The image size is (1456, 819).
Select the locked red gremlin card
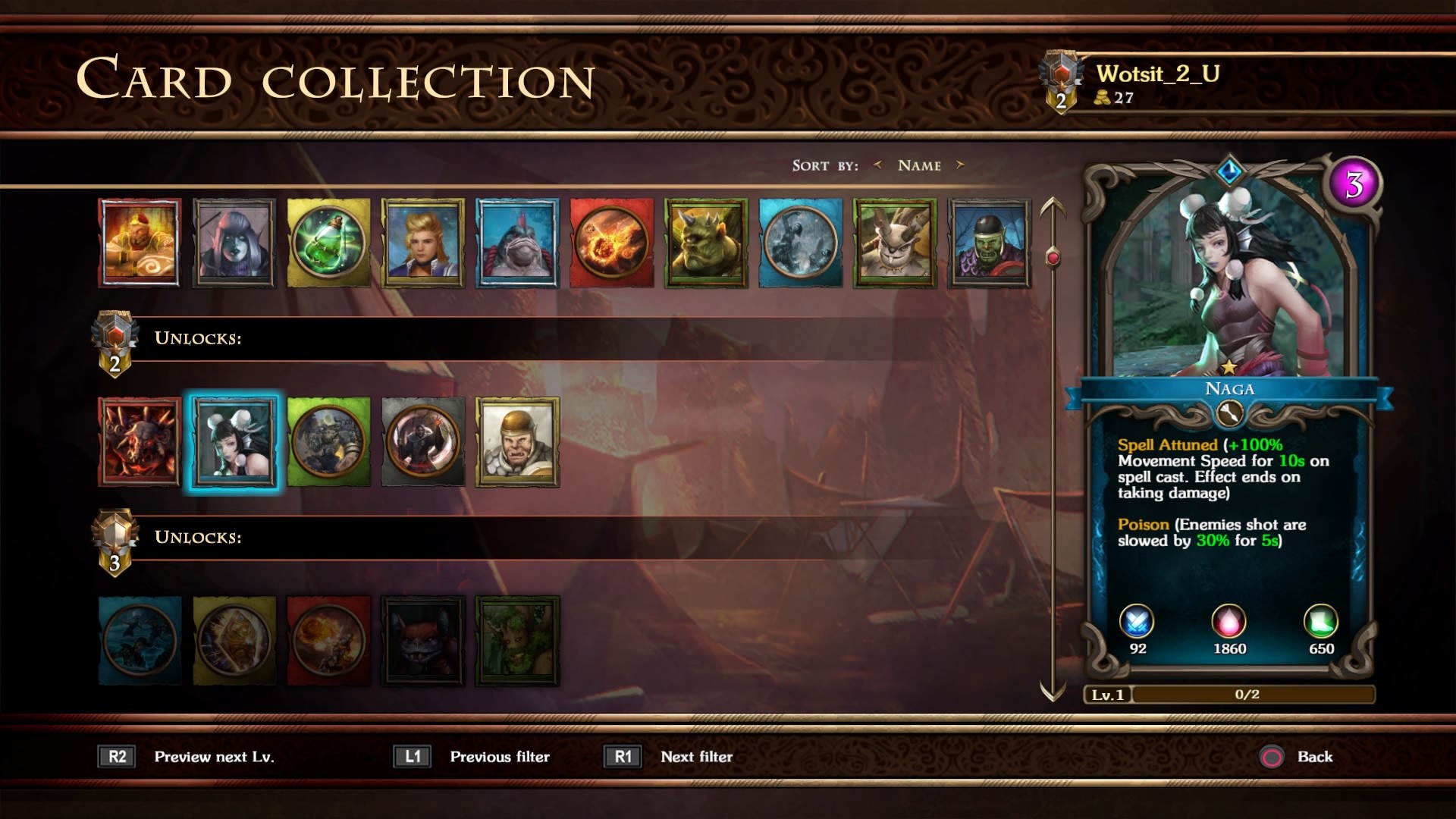point(423,641)
